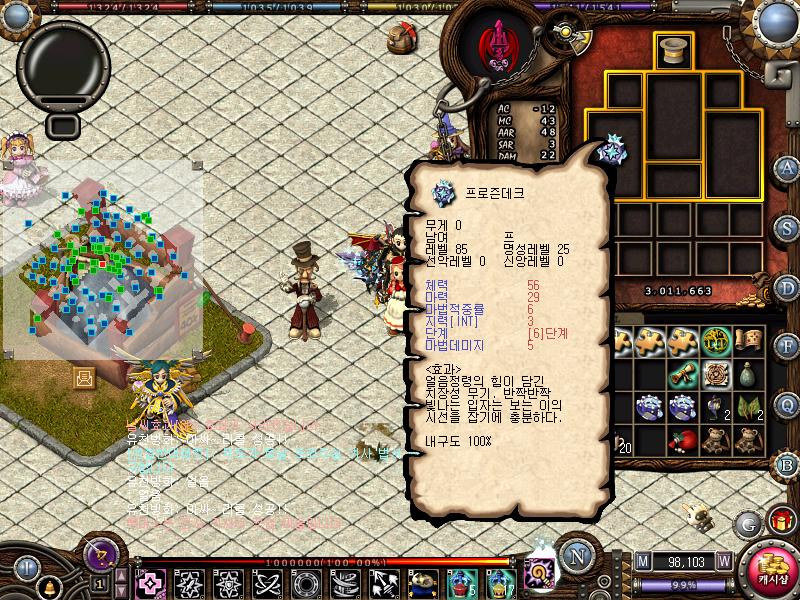
Task: Open the round B side button
Action: pos(787,463)
